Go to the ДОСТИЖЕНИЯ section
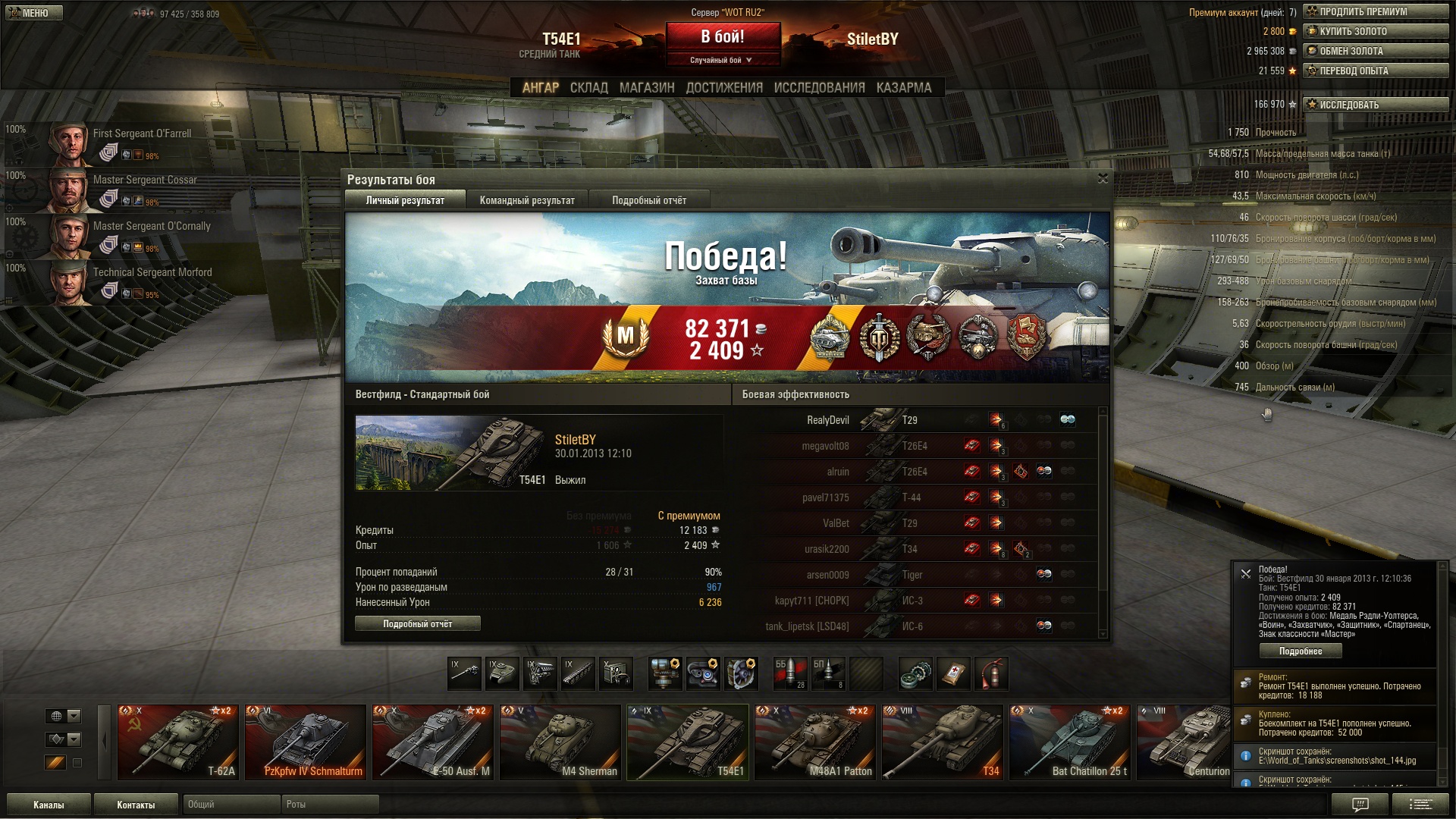The image size is (1456, 819). pyautogui.click(x=723, y=88)
